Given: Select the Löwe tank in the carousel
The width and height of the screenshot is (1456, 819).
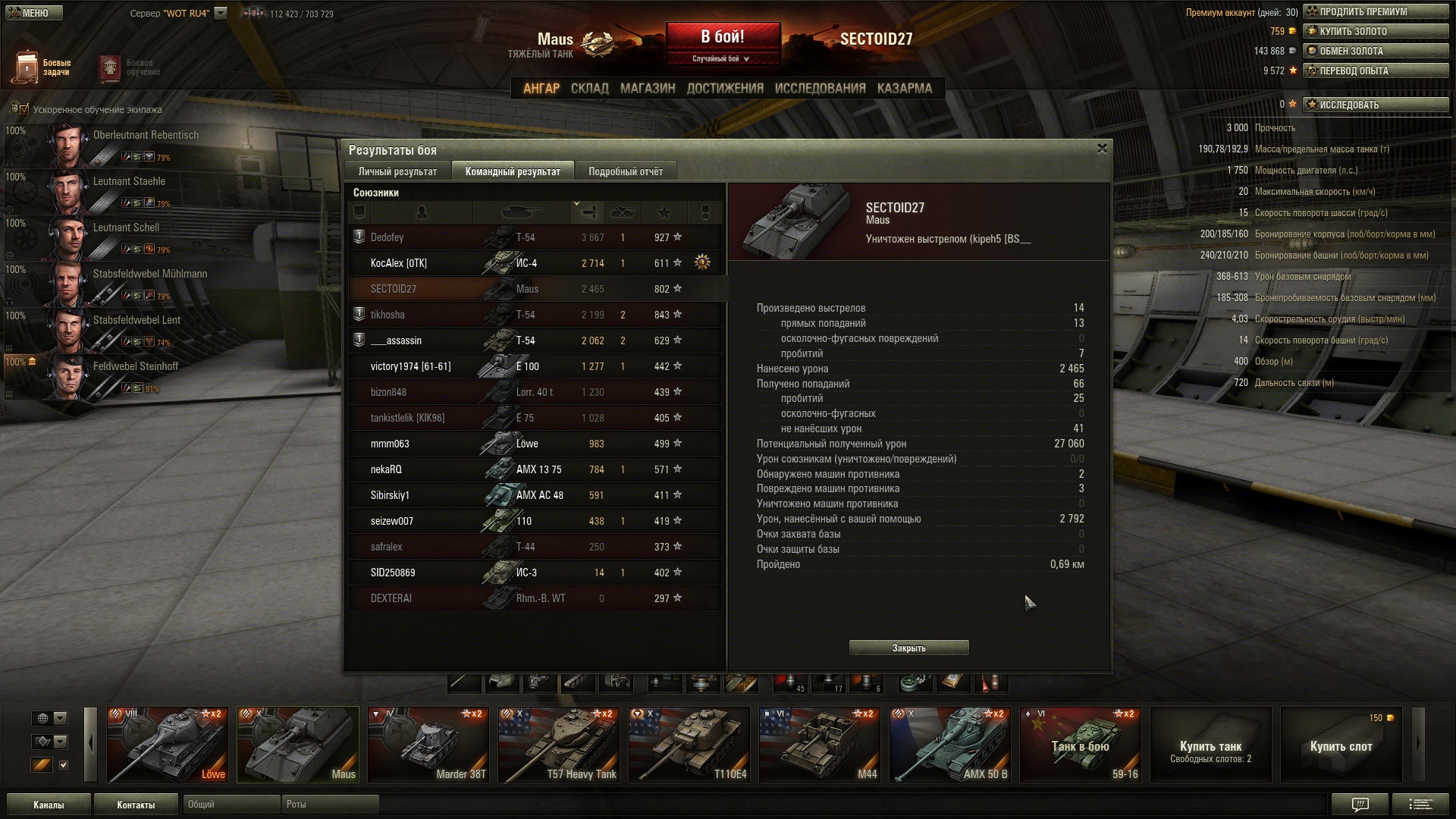Looking at the screenshot, I should click(x=168, y=745).
